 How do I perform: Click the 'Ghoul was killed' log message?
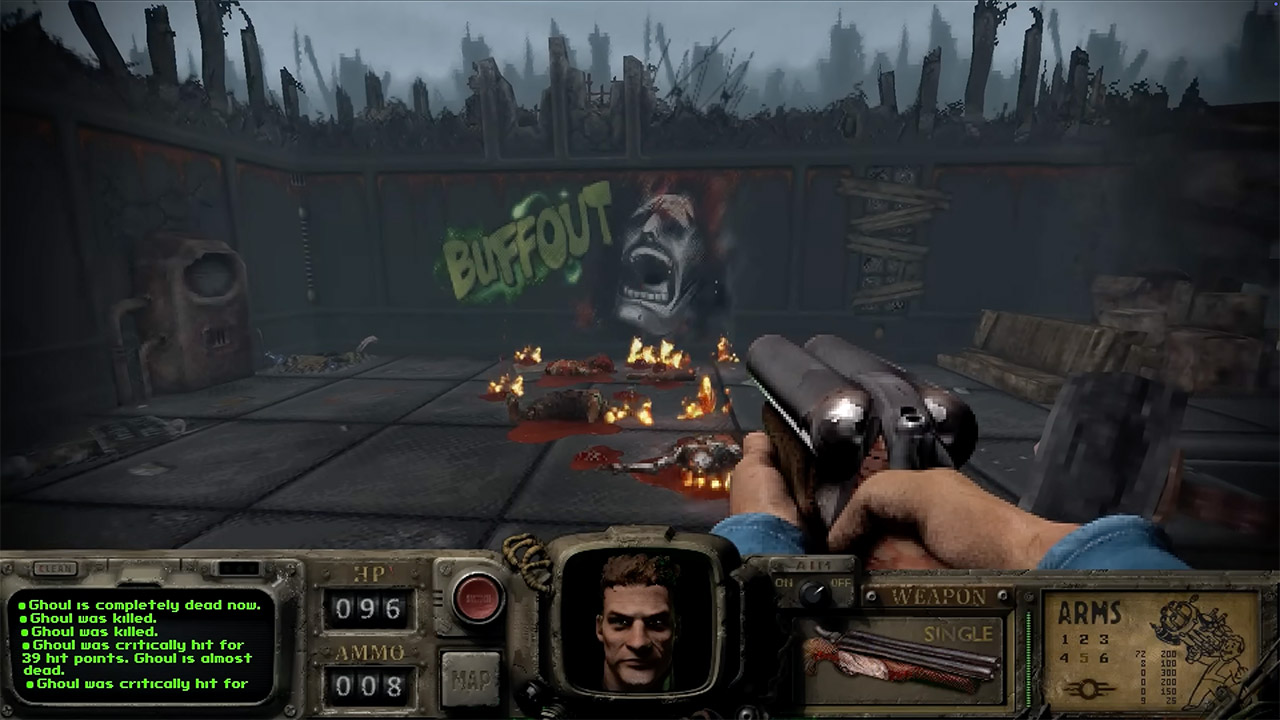90,619
